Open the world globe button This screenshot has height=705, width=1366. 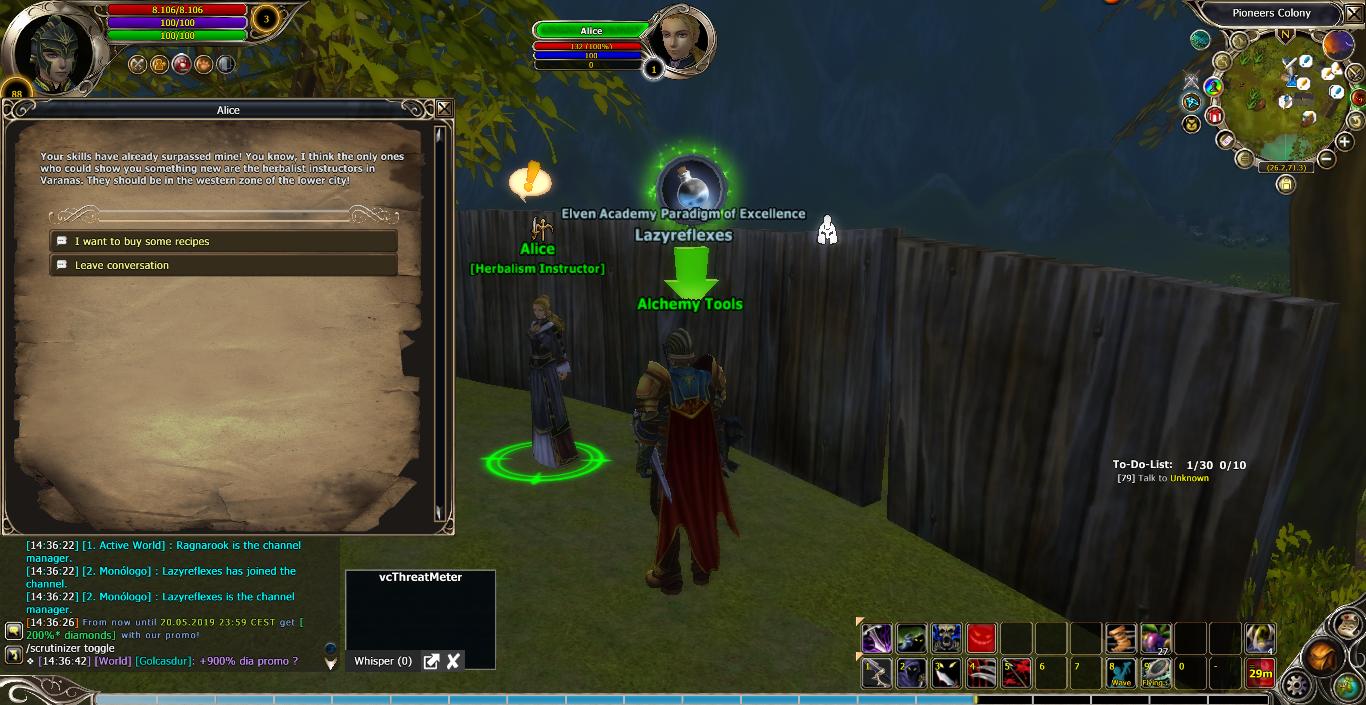(1346, 687)
